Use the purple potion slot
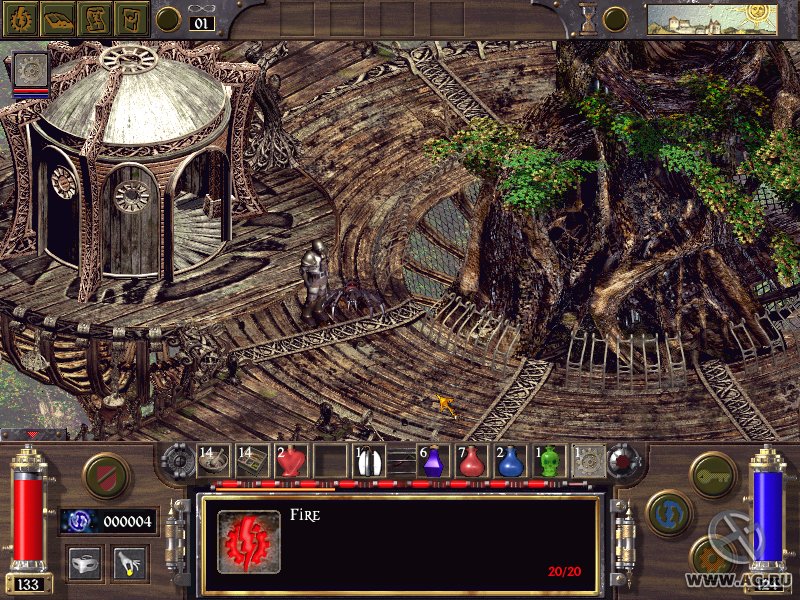The image size is (800, 600). (x=433, y=462)
